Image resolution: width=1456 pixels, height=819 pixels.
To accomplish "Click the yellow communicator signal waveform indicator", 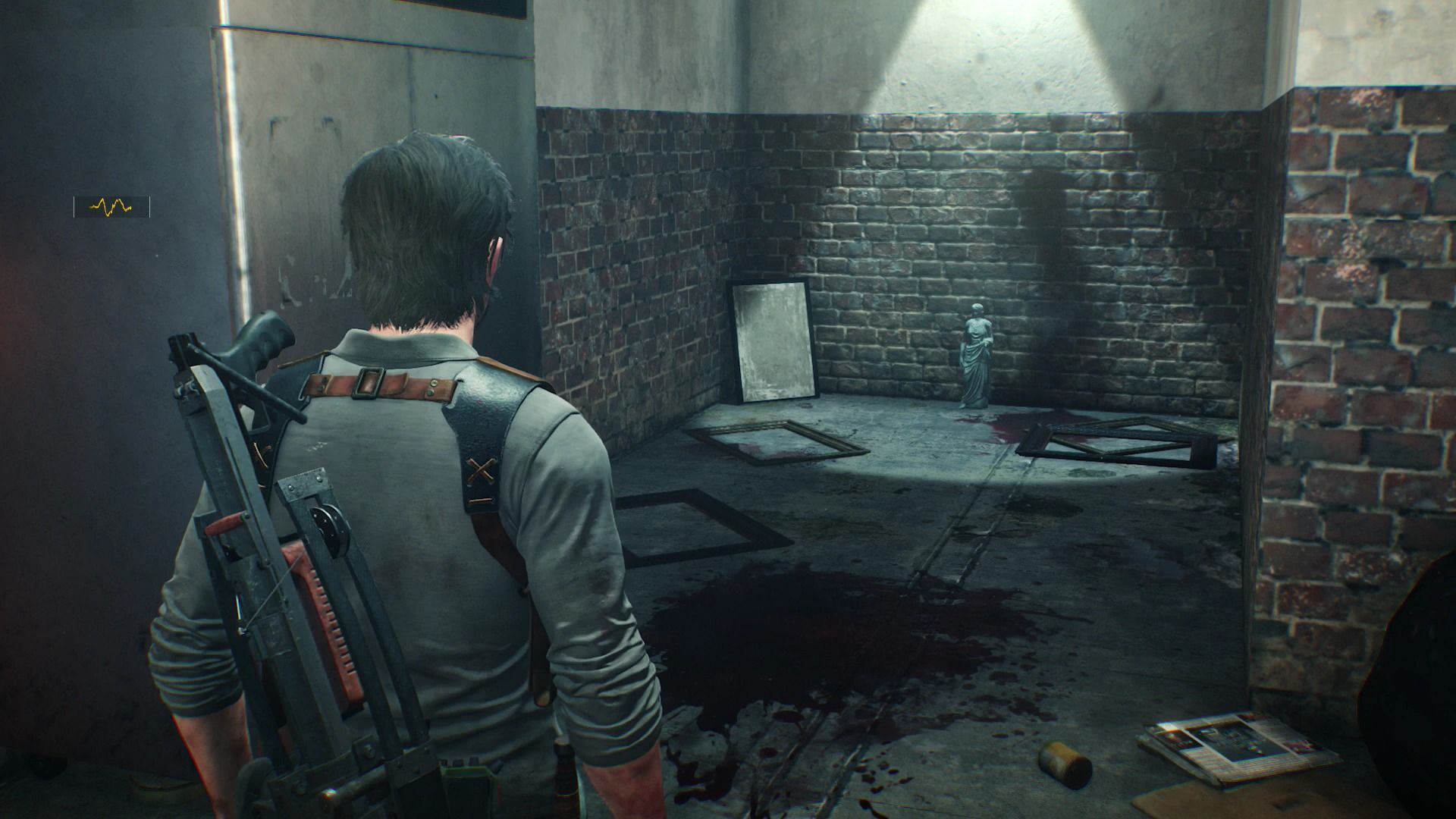I will click(x=111, y=206).
